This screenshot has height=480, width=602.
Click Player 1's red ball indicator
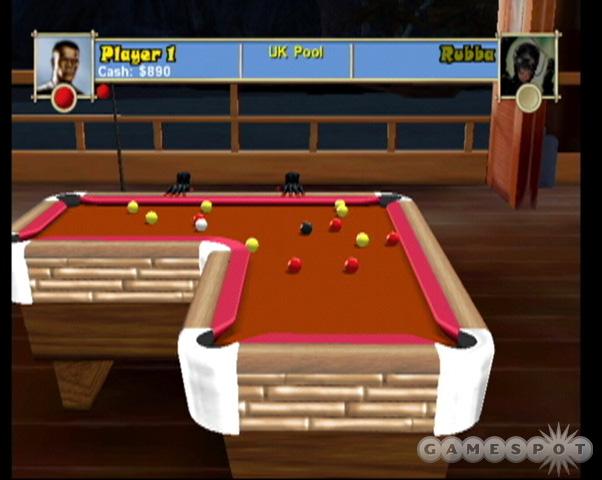tap(65, 97)
